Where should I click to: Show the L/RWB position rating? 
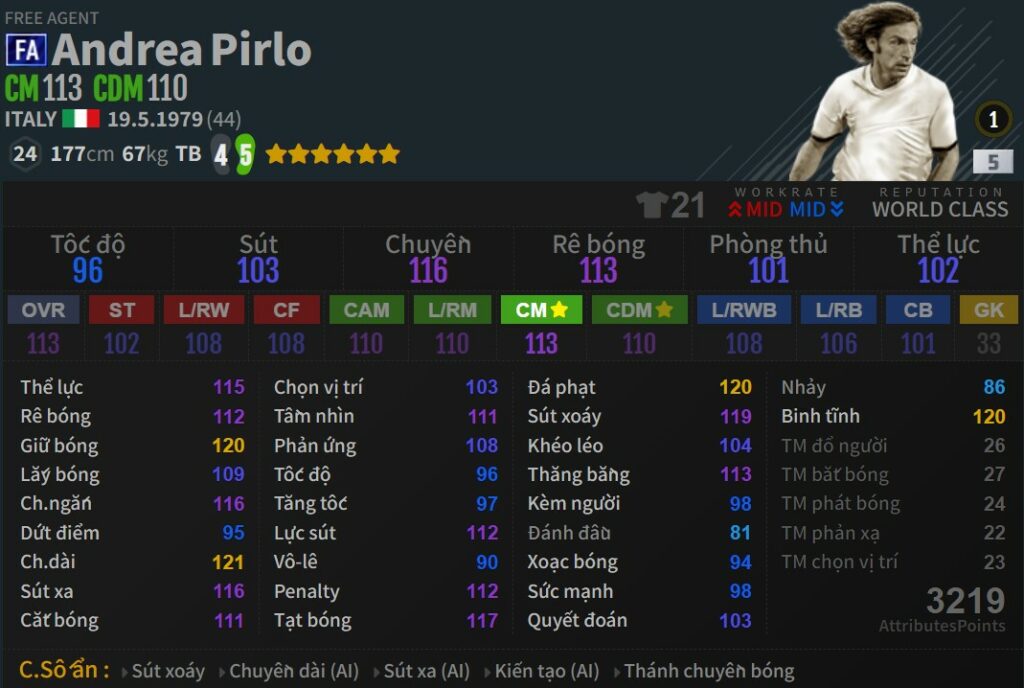click(x=743, y=310)
